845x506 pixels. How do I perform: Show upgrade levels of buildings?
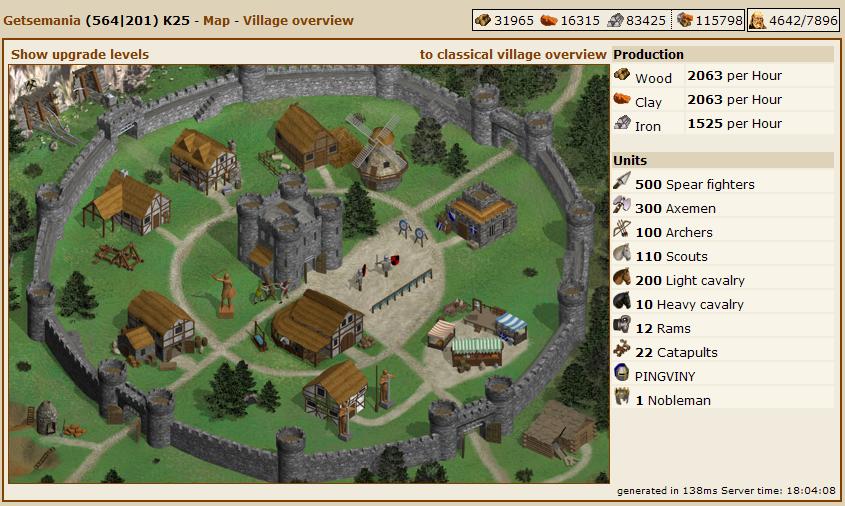pyautogui.click(x=80, y=54)
